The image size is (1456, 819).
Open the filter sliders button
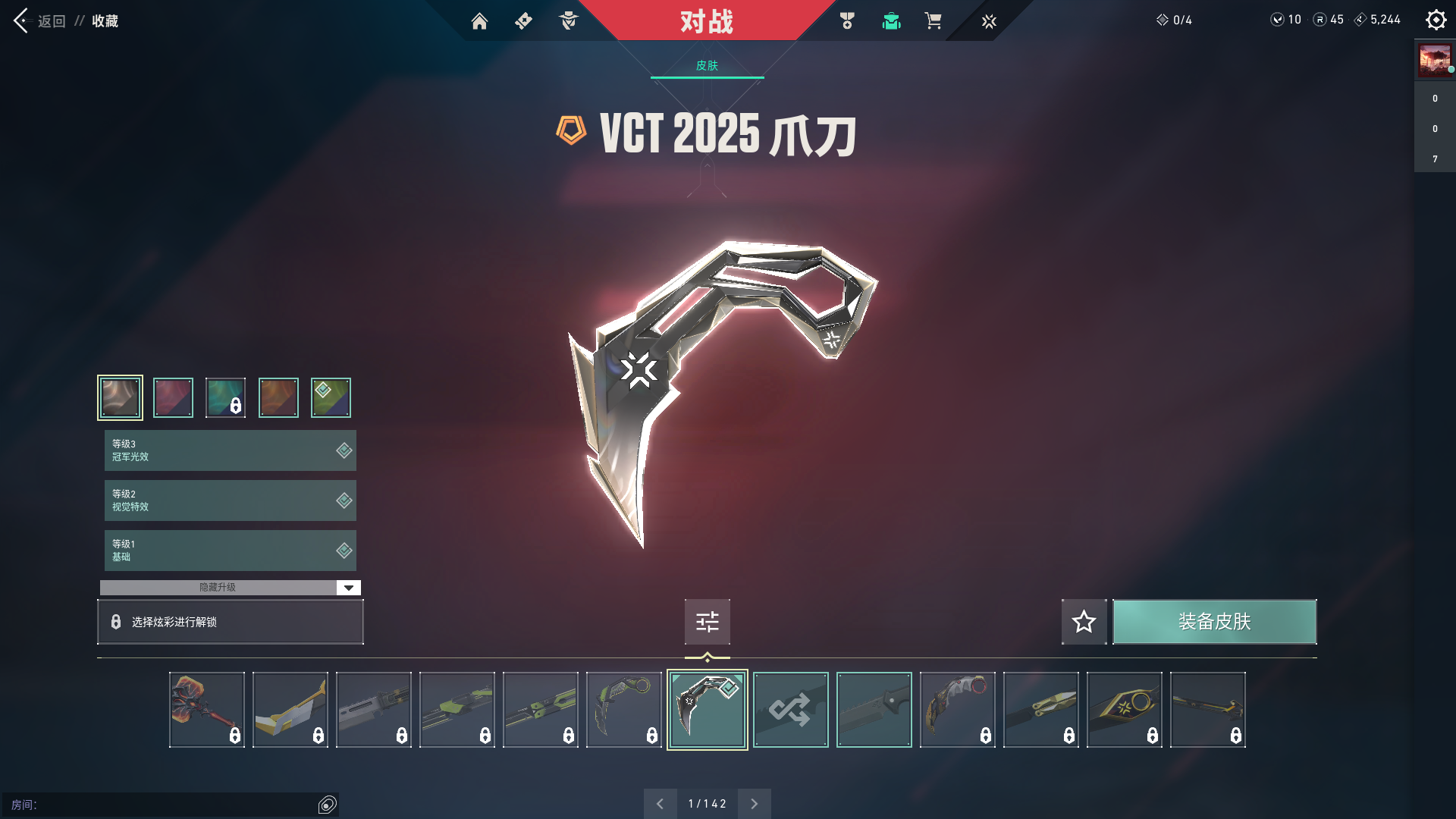click(x=707, y=622)
